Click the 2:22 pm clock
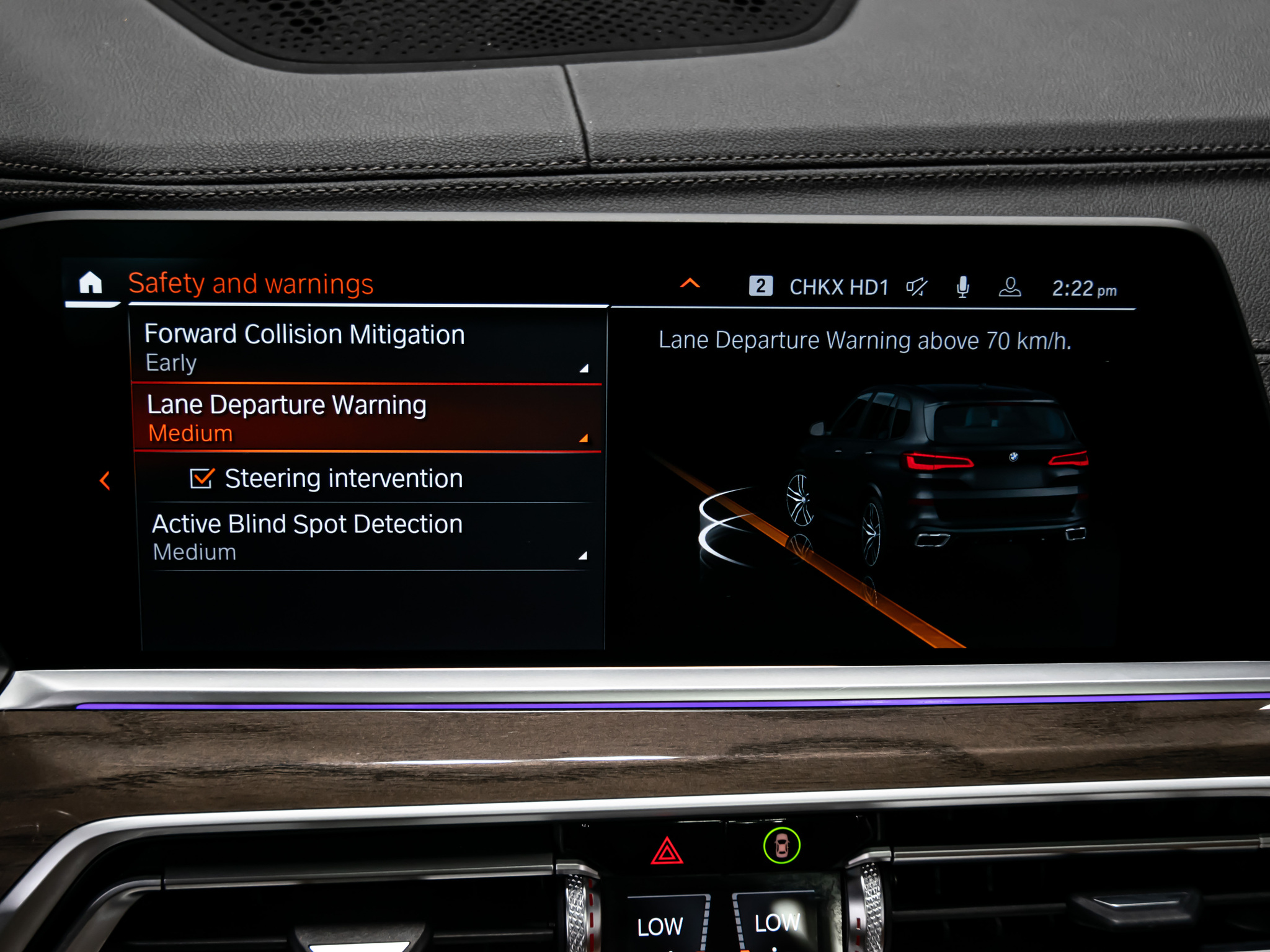Image resolution: width=1270 pixels, height=952 pixels. click(x=1083, y=289)
